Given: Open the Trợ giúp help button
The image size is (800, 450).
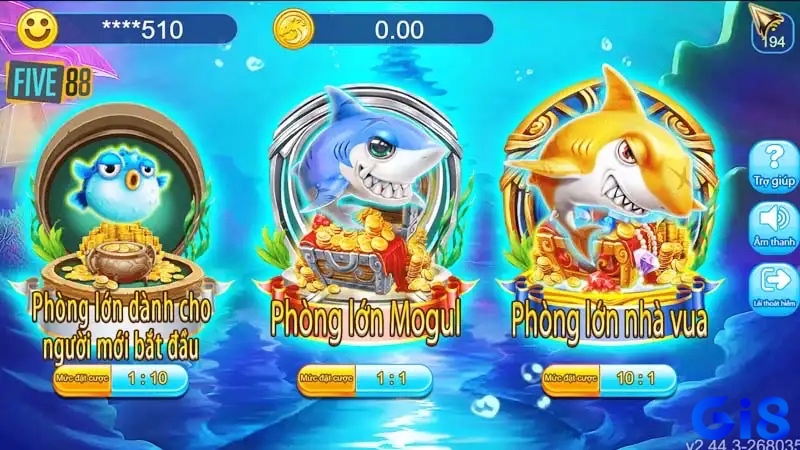Looking at the screenshot, I should [x=771, y=164].
